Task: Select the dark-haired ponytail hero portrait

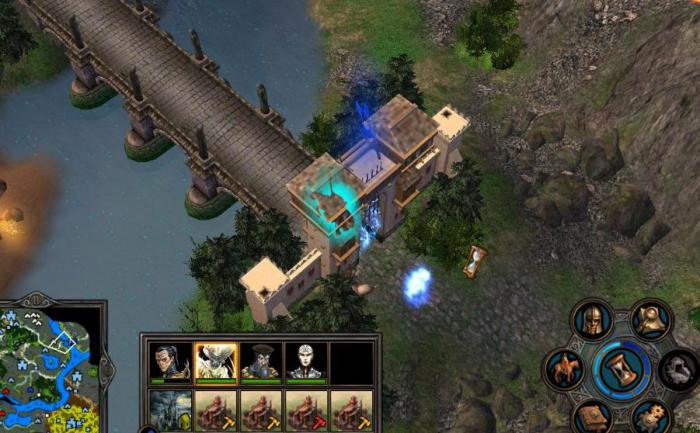Action: pyautogui.click(x=170, y=361)
